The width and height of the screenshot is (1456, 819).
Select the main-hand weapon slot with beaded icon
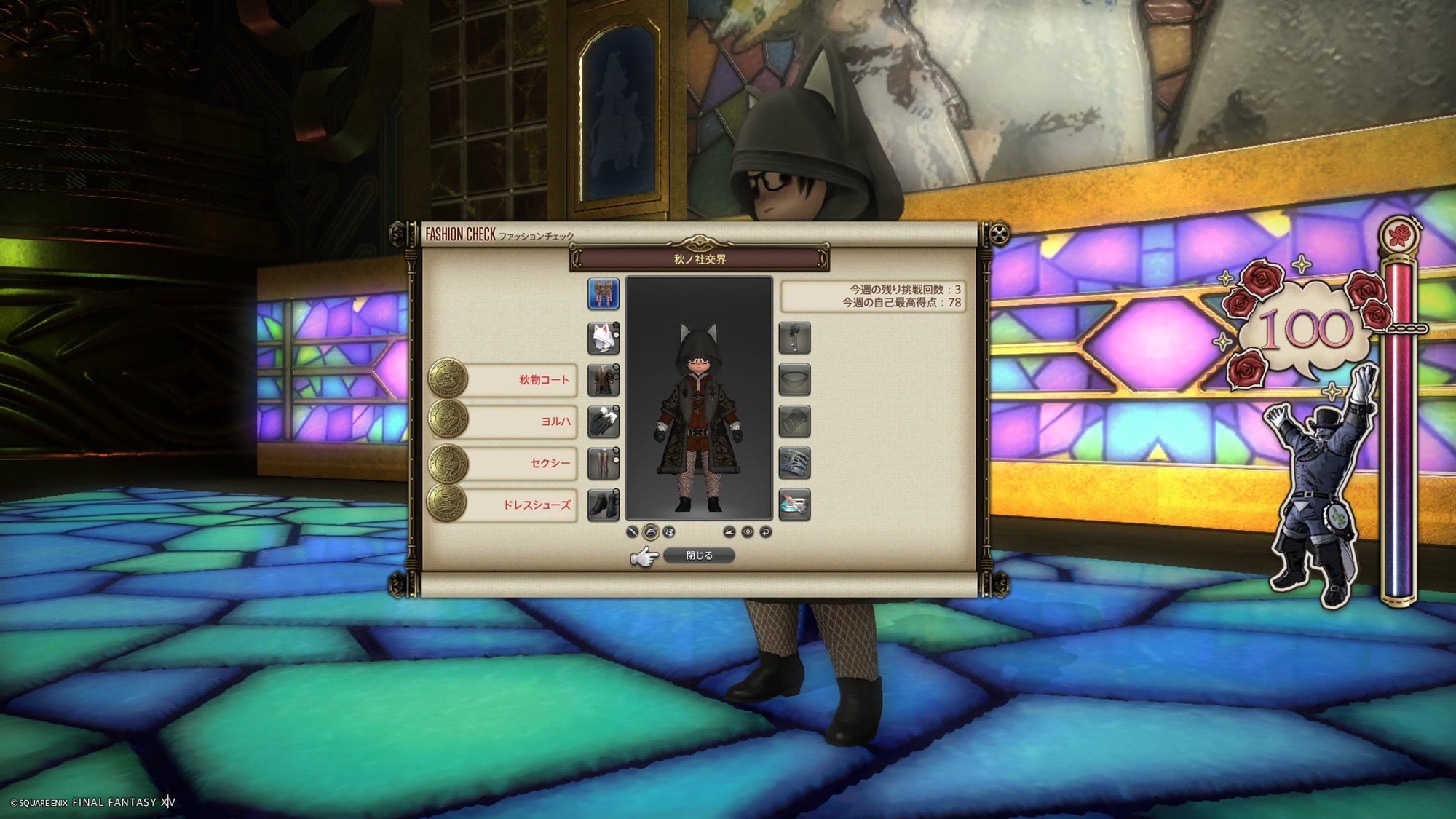click(x=603, y=294)
